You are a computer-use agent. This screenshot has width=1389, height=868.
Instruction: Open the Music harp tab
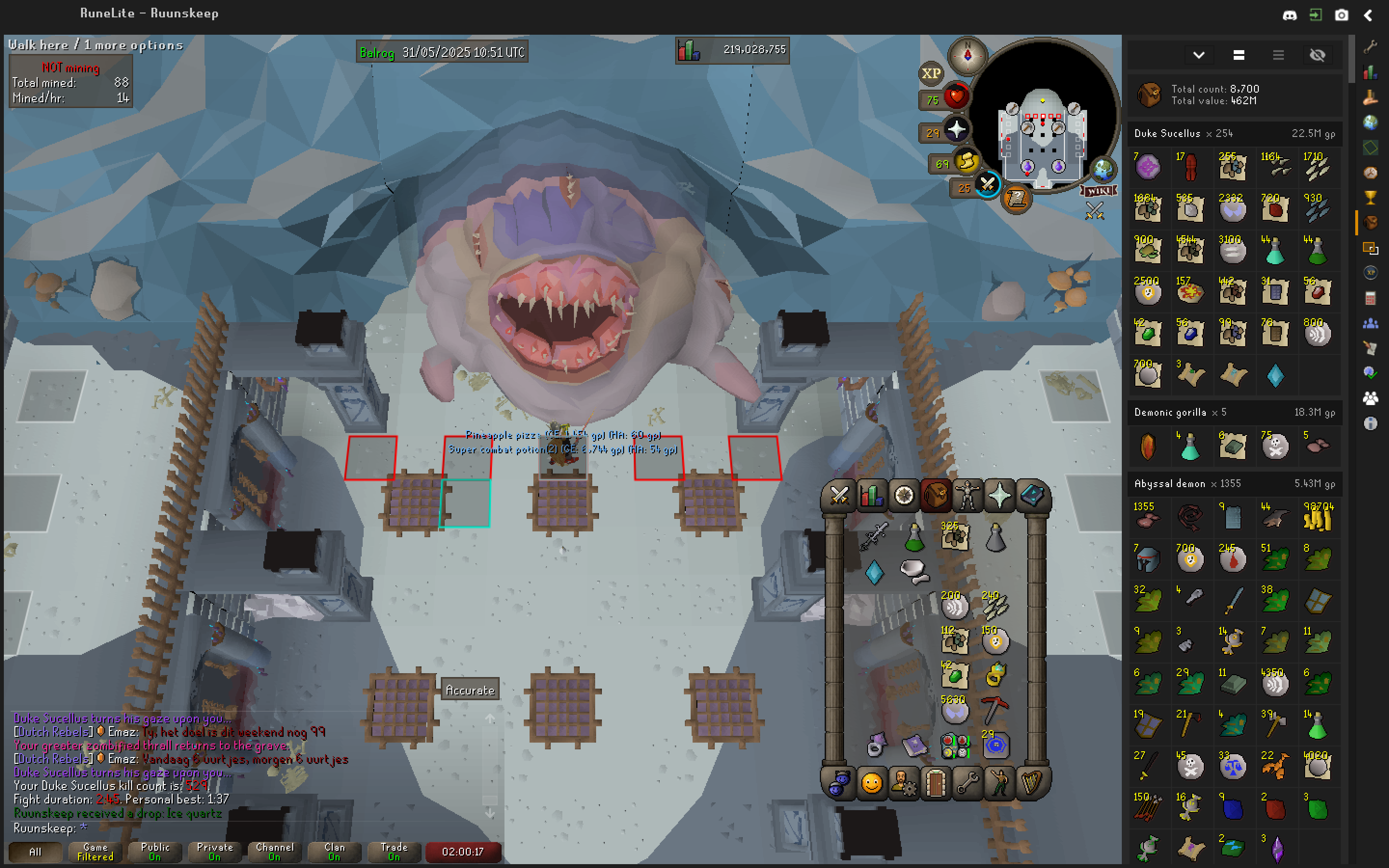coord(1032,783)
